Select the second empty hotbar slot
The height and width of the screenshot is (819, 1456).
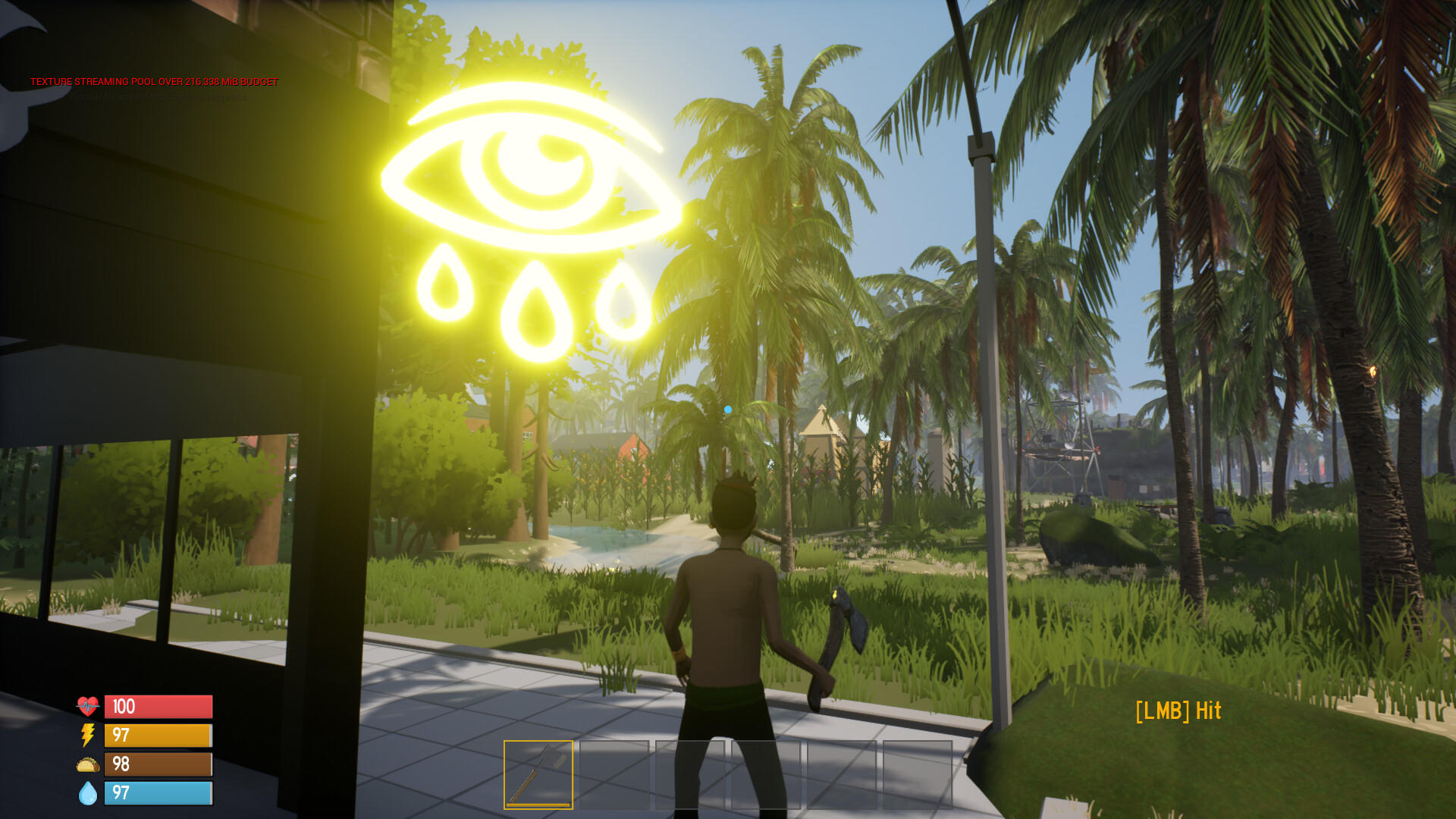(614, 774)
